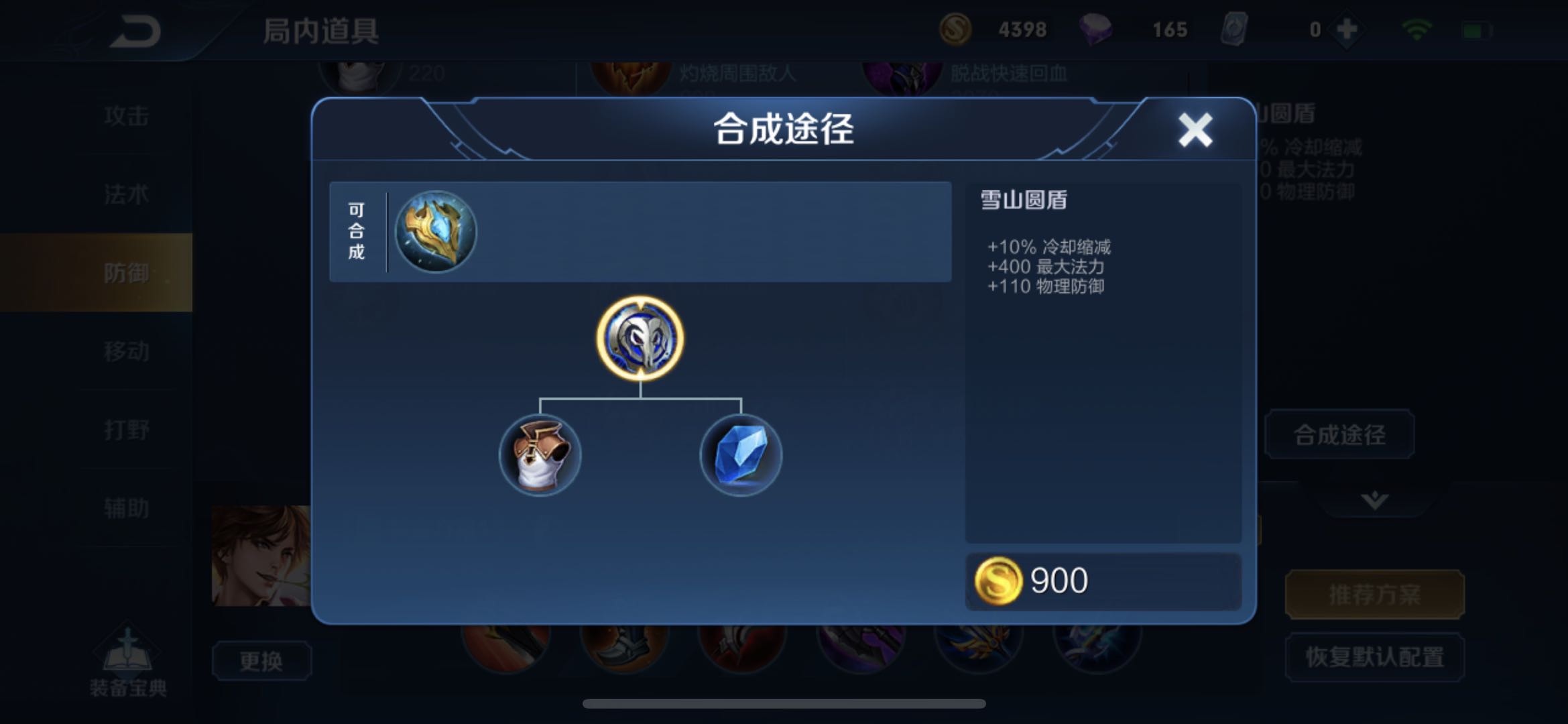Screen dimensions: 1568x724
Task: Click the cloth armor component icon
Action: (540, 455)
